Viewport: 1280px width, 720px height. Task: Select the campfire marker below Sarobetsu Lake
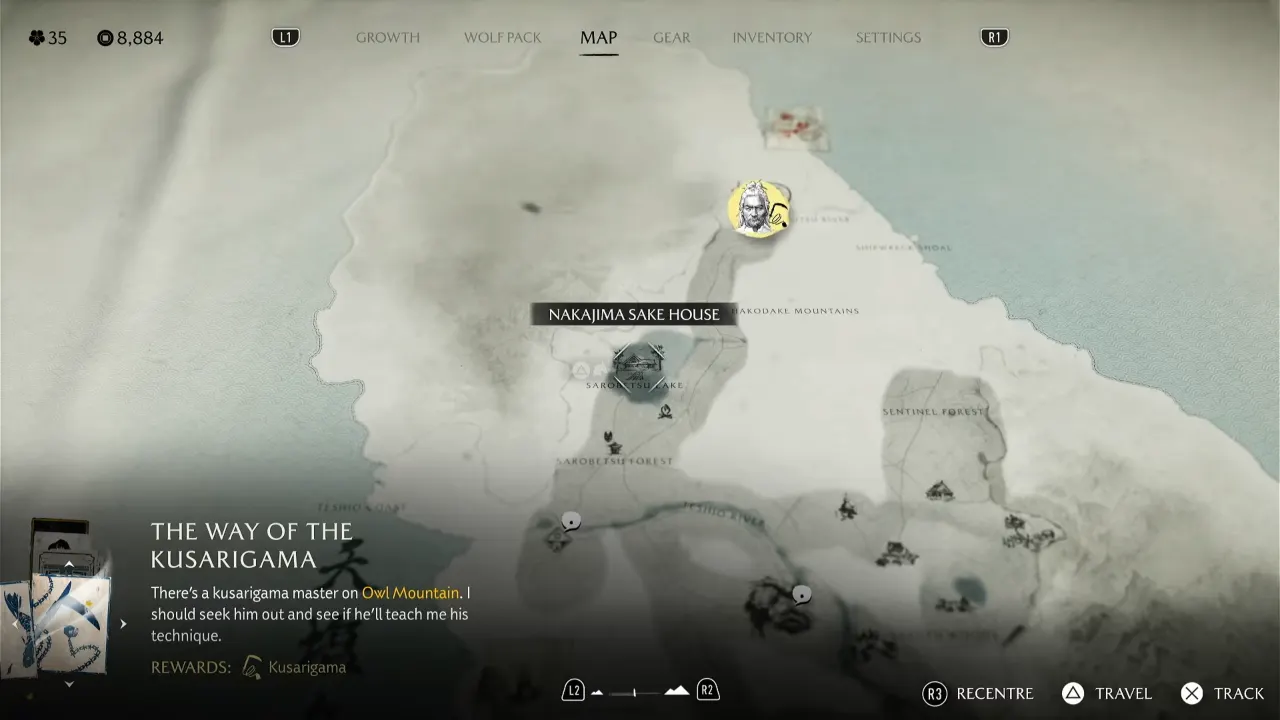663,411
